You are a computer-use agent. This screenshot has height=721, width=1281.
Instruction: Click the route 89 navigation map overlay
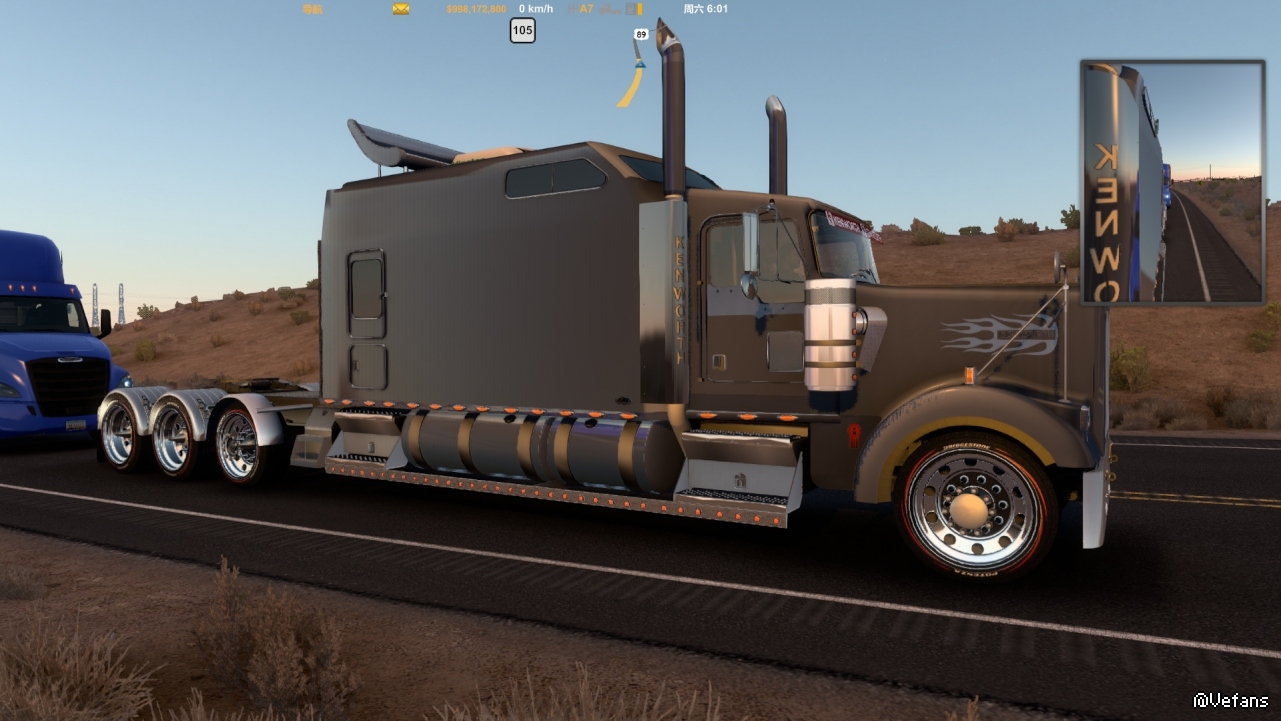(x=634, y=68)
